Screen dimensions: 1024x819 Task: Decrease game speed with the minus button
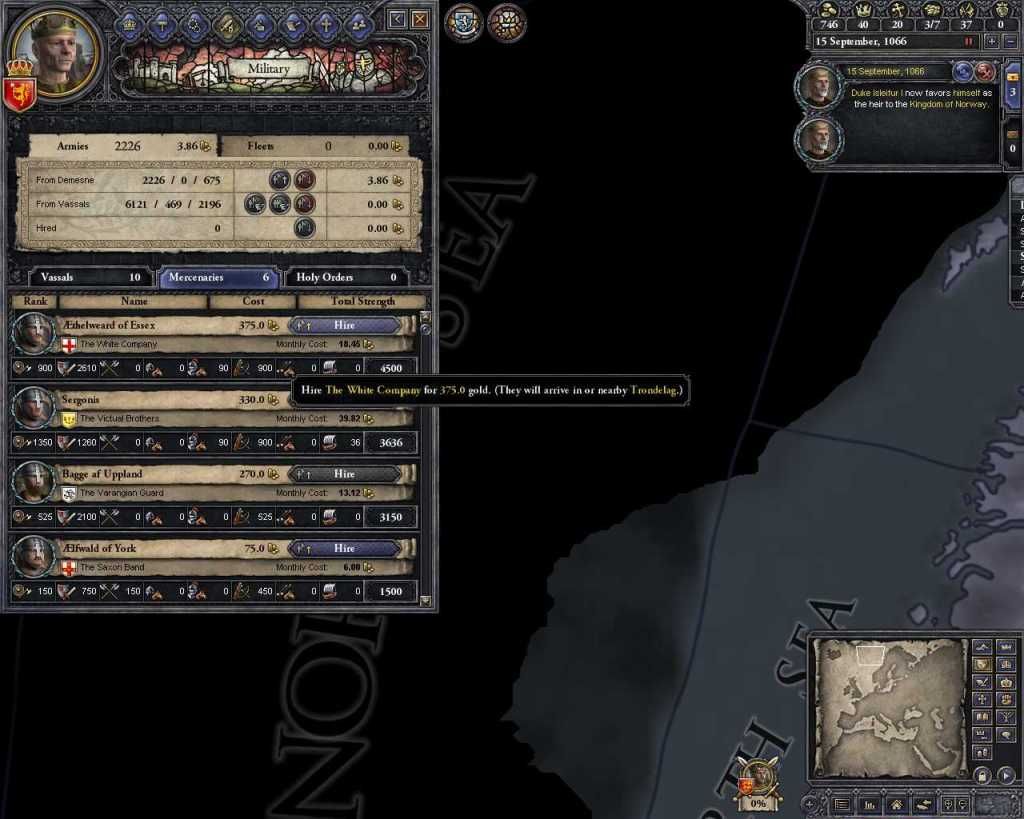click(1010, 42)
